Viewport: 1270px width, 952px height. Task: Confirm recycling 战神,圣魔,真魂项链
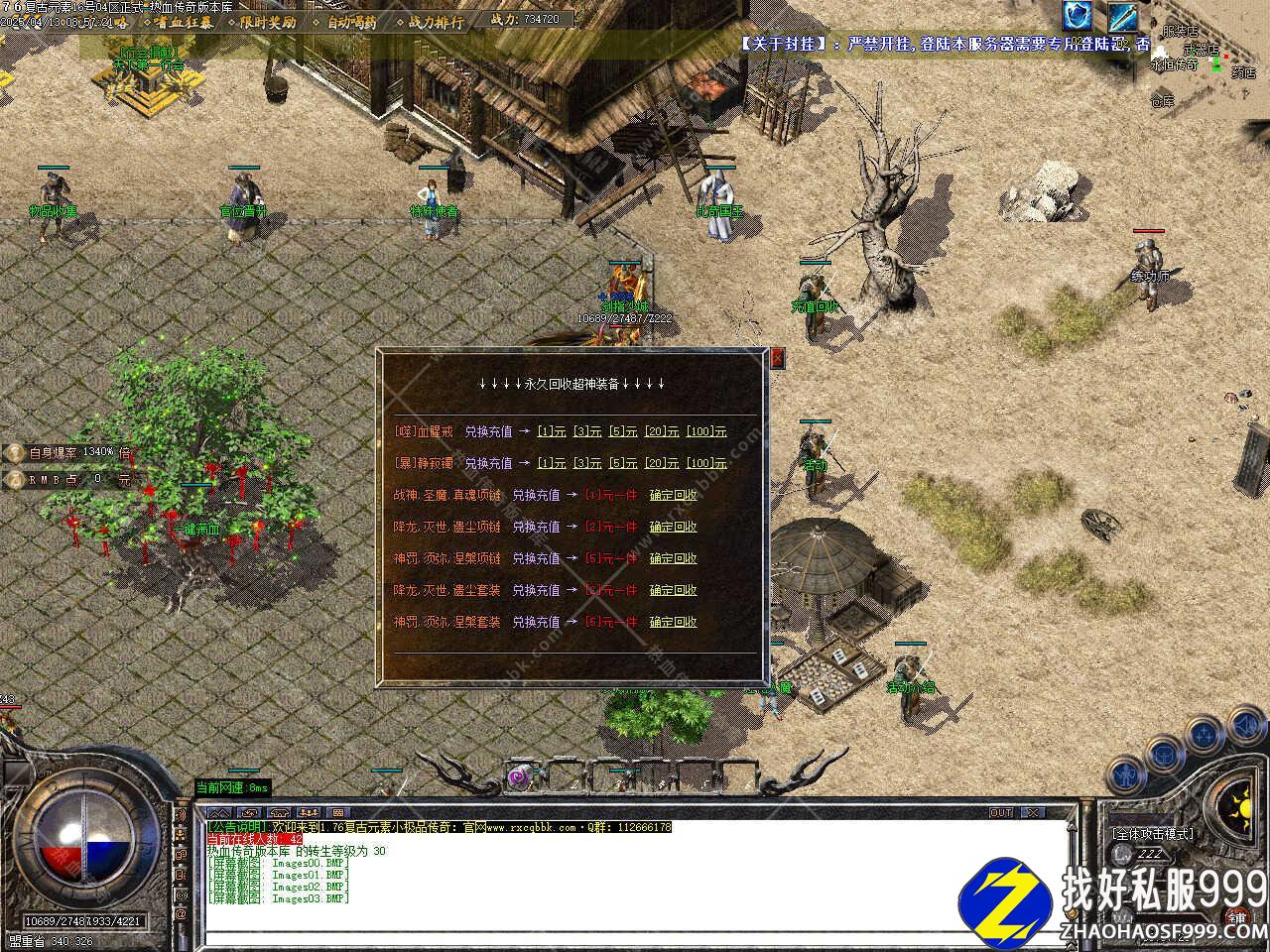point(673,495)
